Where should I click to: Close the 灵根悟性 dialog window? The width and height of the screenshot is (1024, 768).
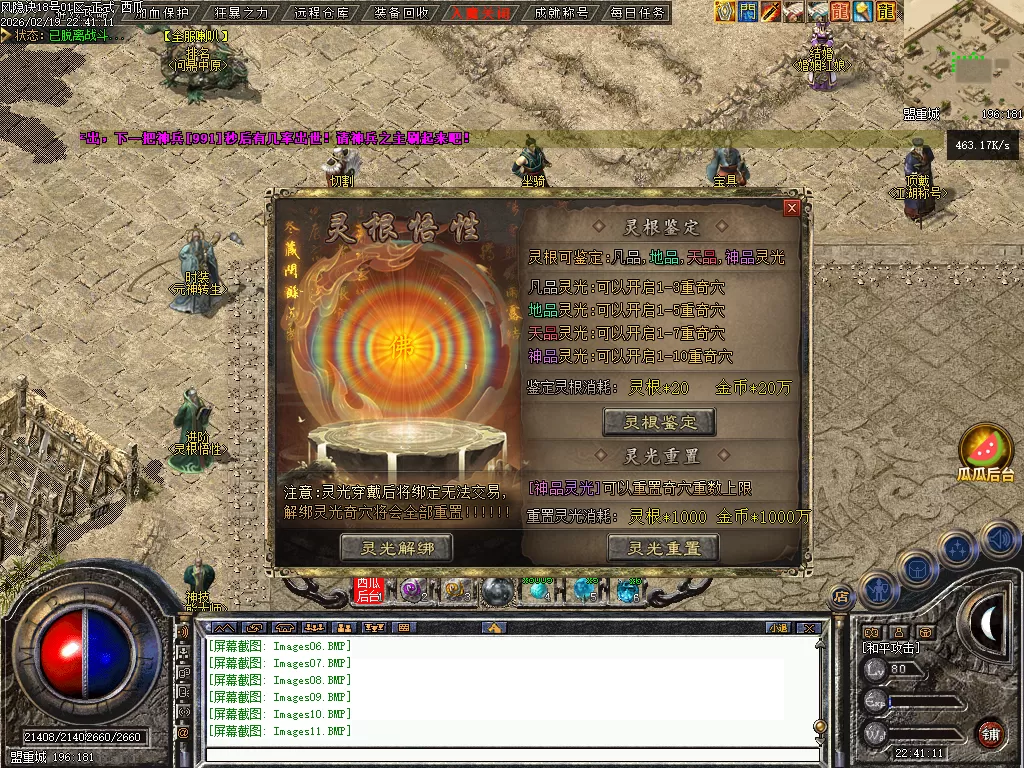(x=792, y=208)
